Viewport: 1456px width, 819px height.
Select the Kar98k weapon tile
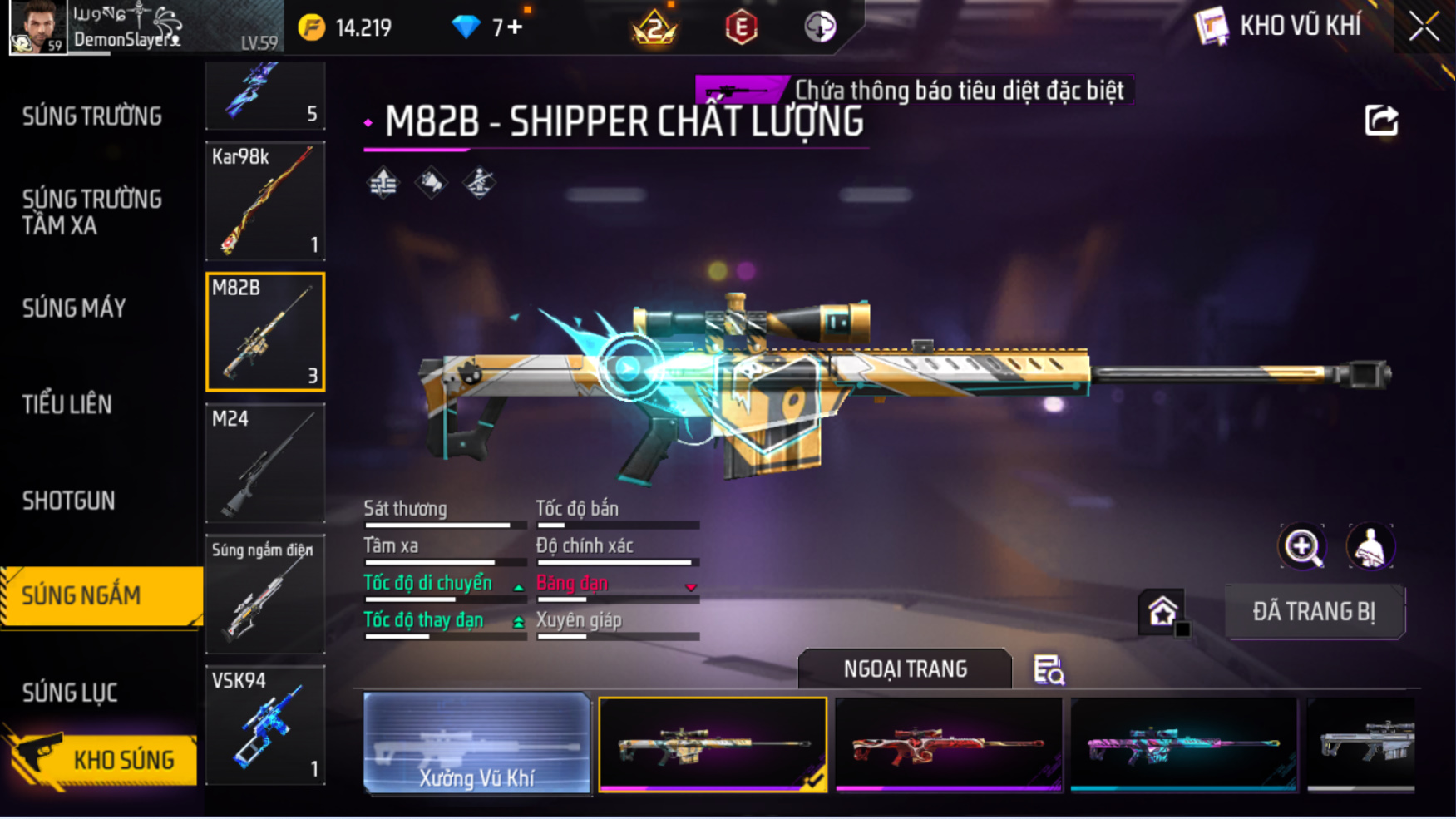tap(265, 200)
